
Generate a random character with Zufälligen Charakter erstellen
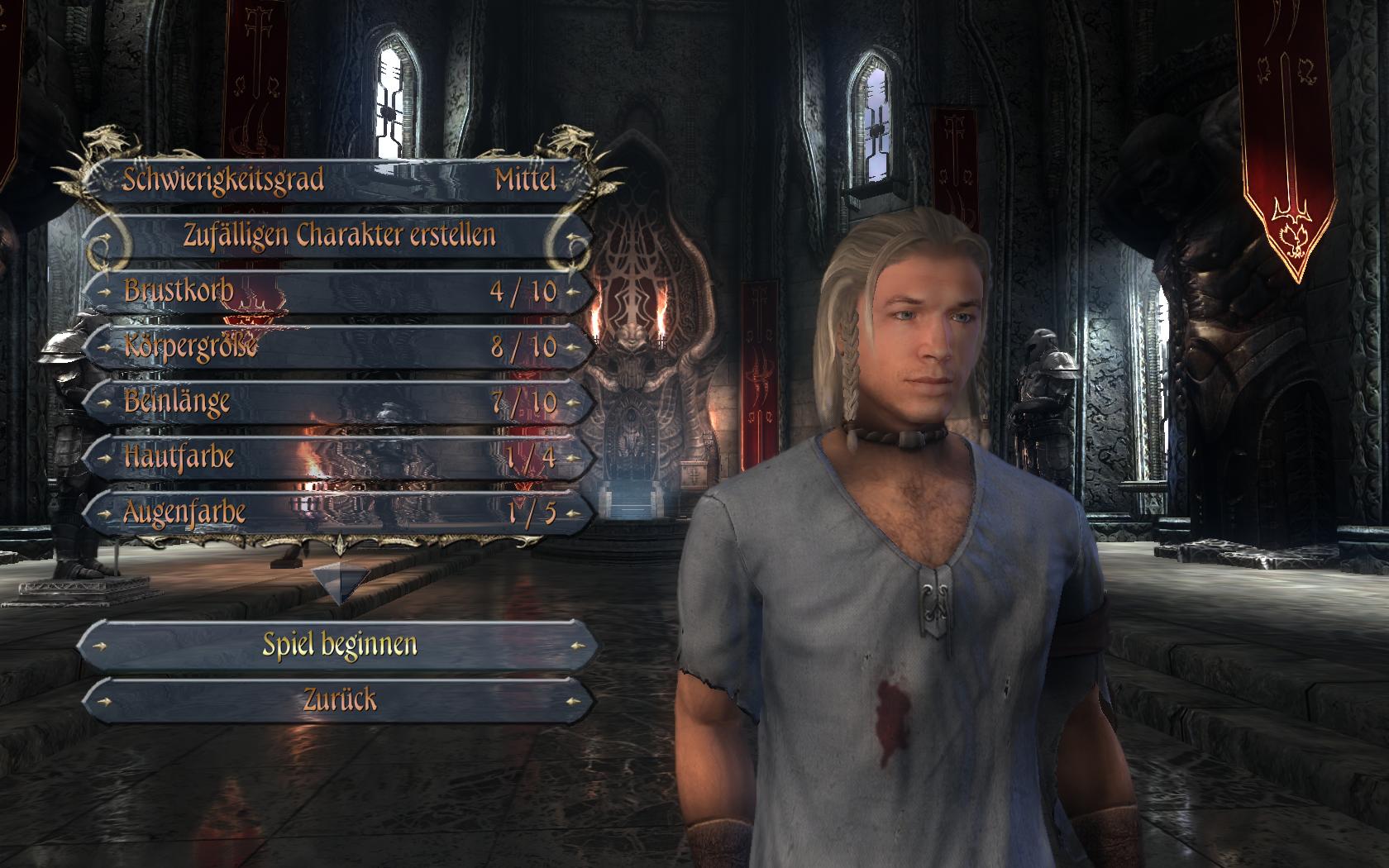click(x=339, y=236)
